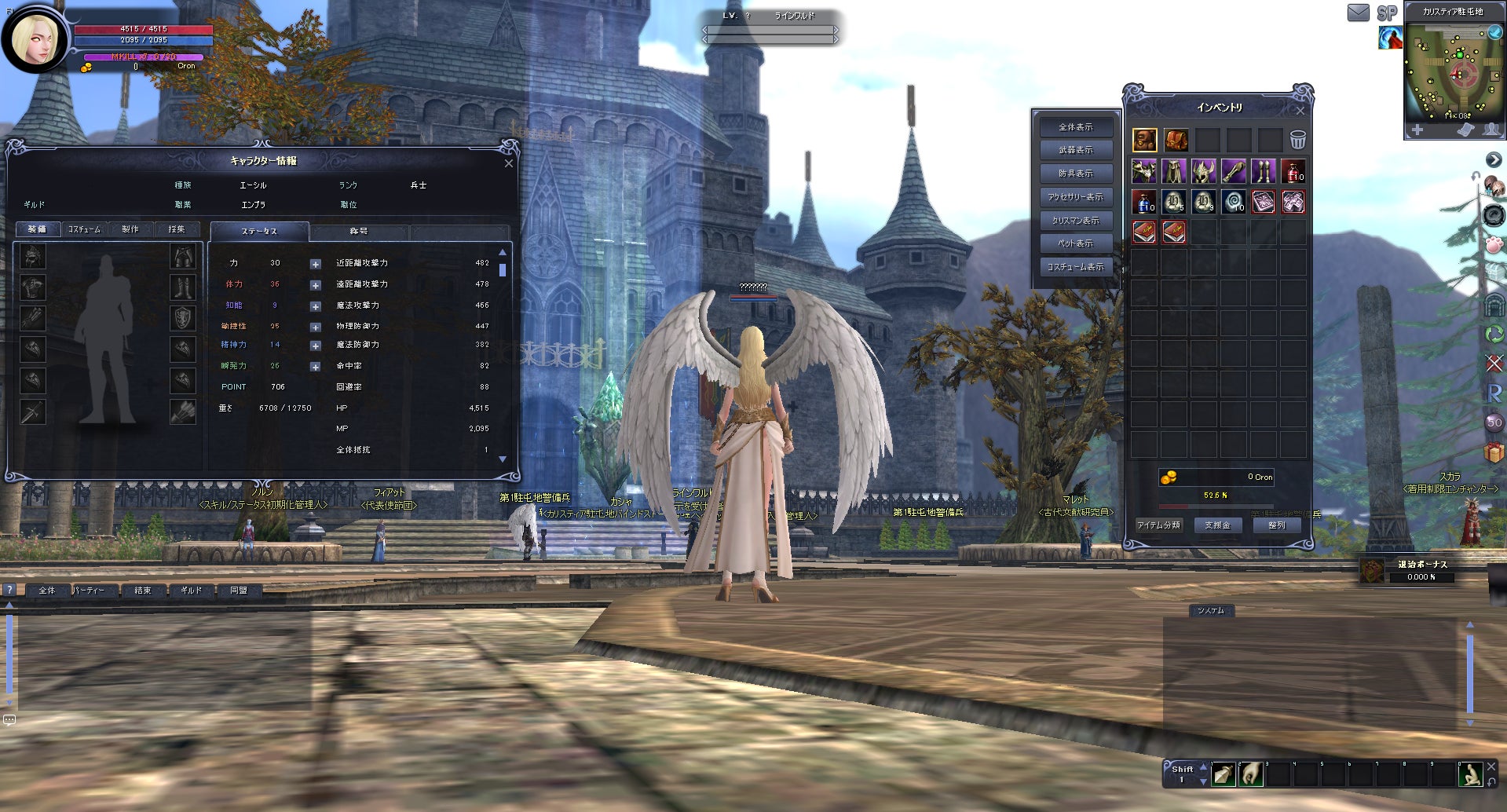Select the 採集 gathering tab
Screen dimensions: 1507x812
click(x=177, y=229)
